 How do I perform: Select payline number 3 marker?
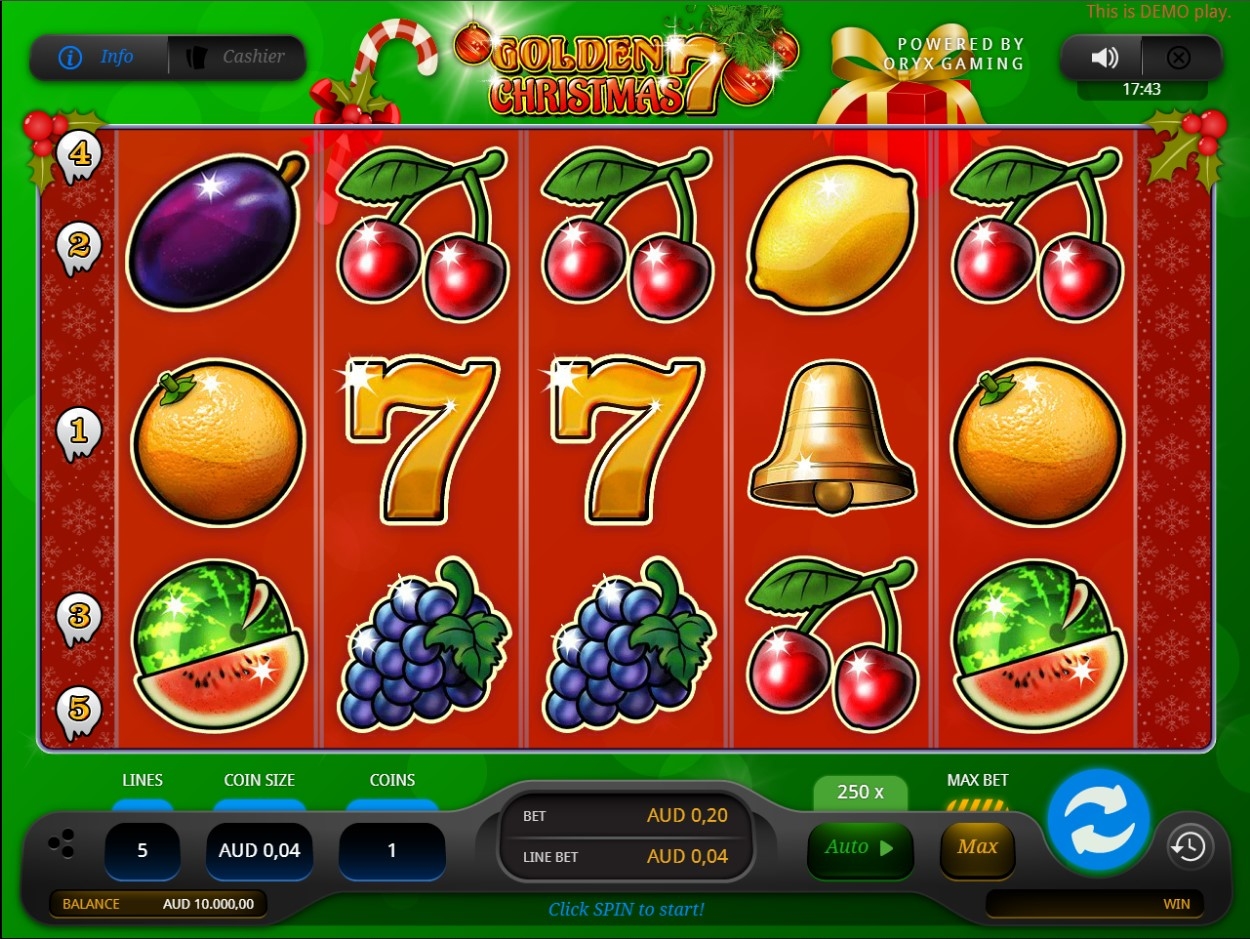pyautogui.click(x=79, y=615)
